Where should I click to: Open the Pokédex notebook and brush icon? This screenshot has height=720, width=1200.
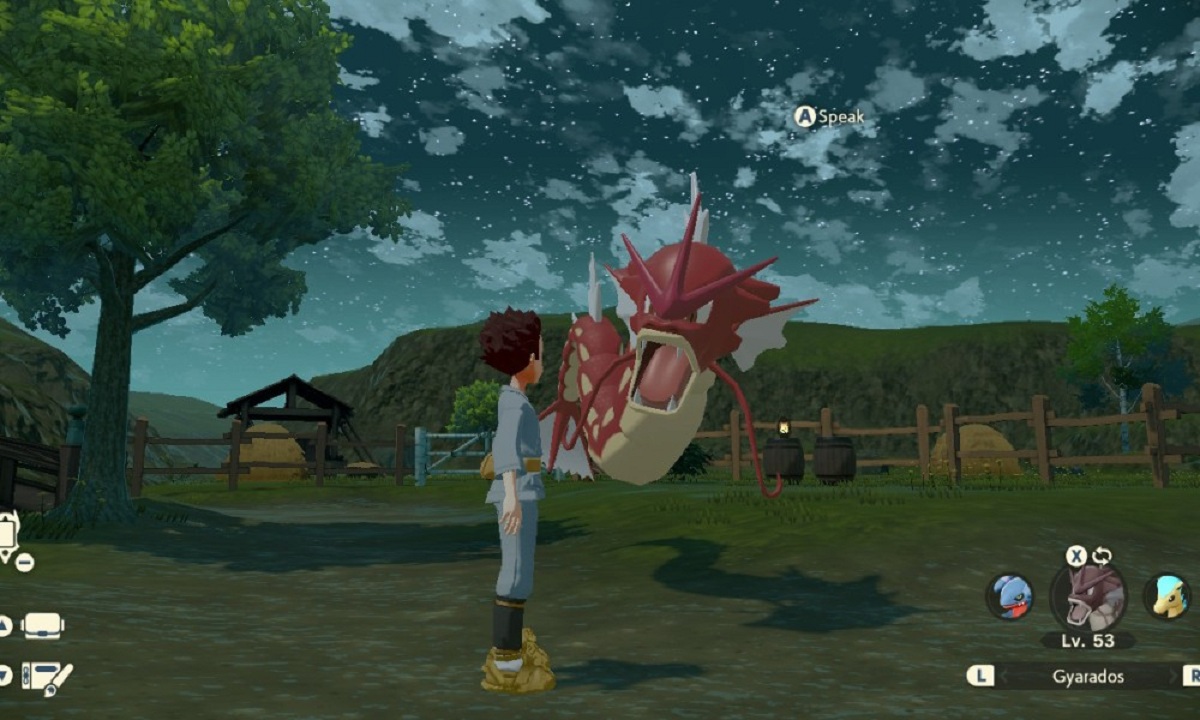pyautogui.click(x=46, y=677)
